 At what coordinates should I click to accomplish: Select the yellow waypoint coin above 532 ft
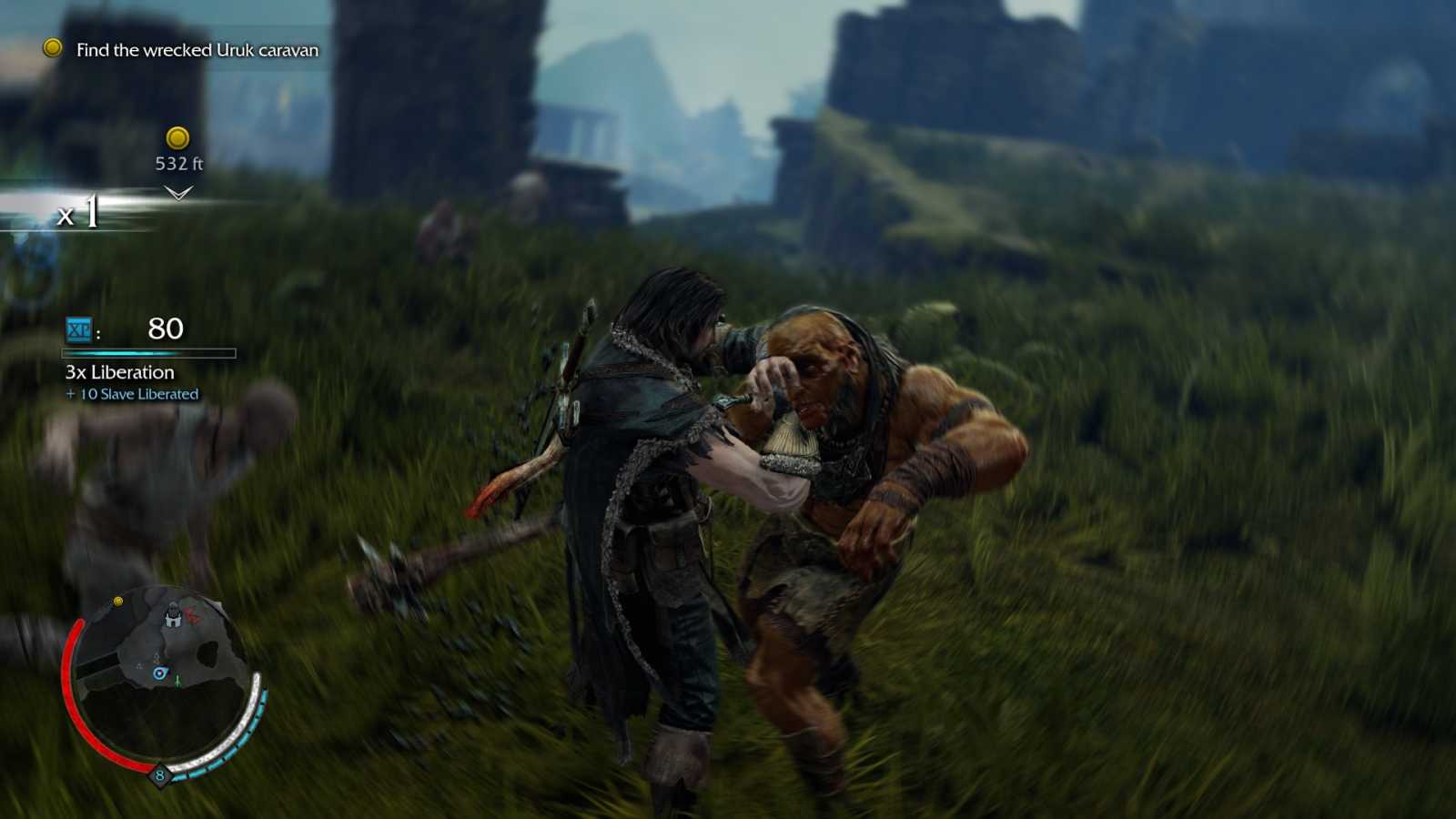[x=179, y=139]
